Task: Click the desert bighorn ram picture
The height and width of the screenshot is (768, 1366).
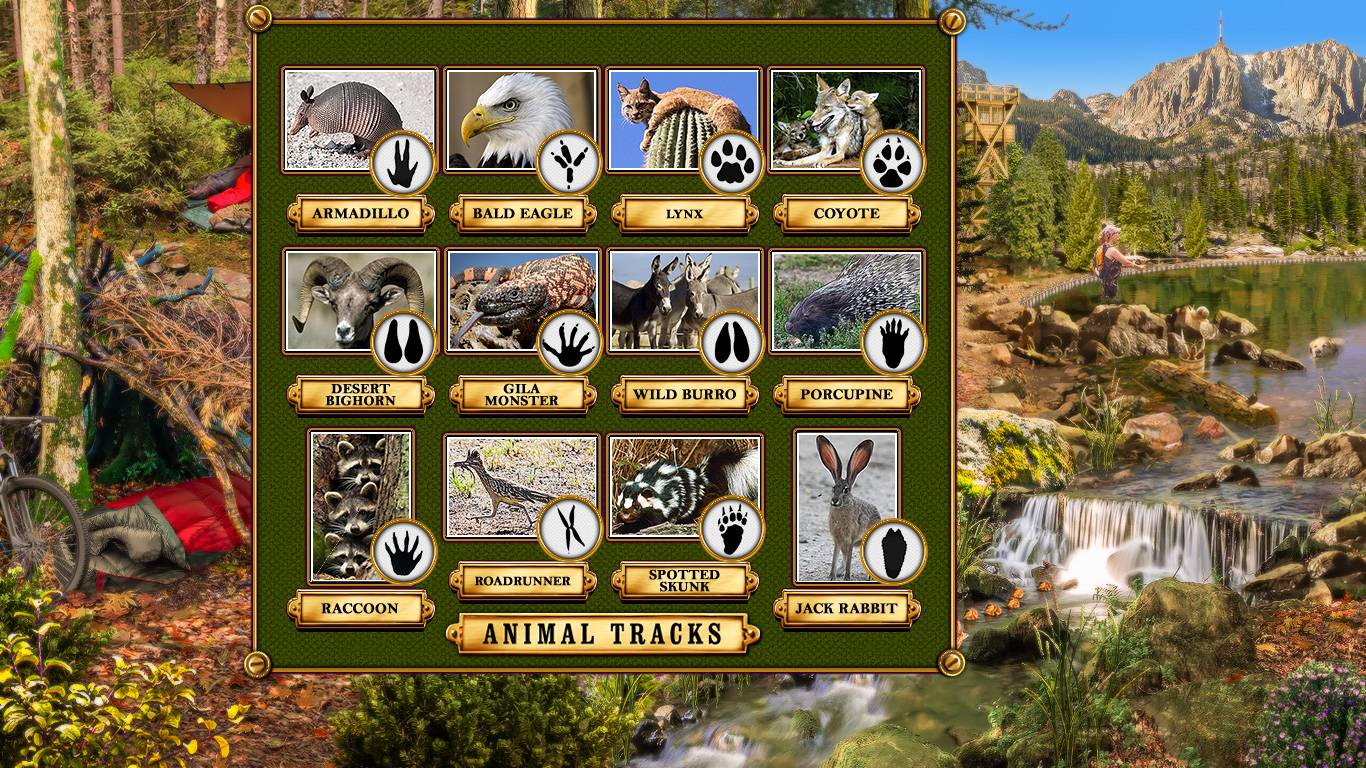Action: [340, 293]
